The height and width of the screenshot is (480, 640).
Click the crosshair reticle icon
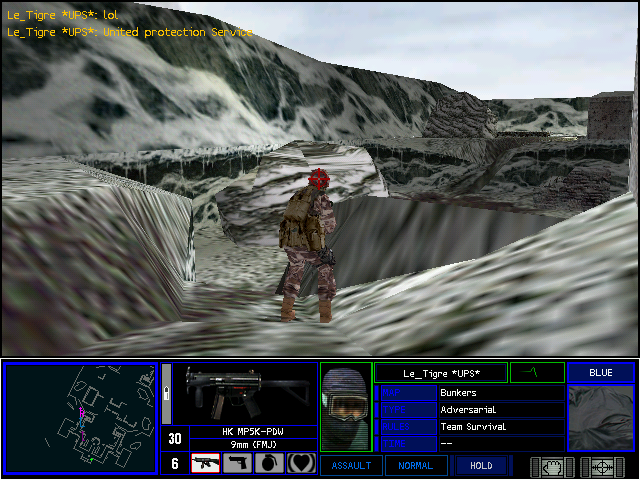[x=602, y=465]
